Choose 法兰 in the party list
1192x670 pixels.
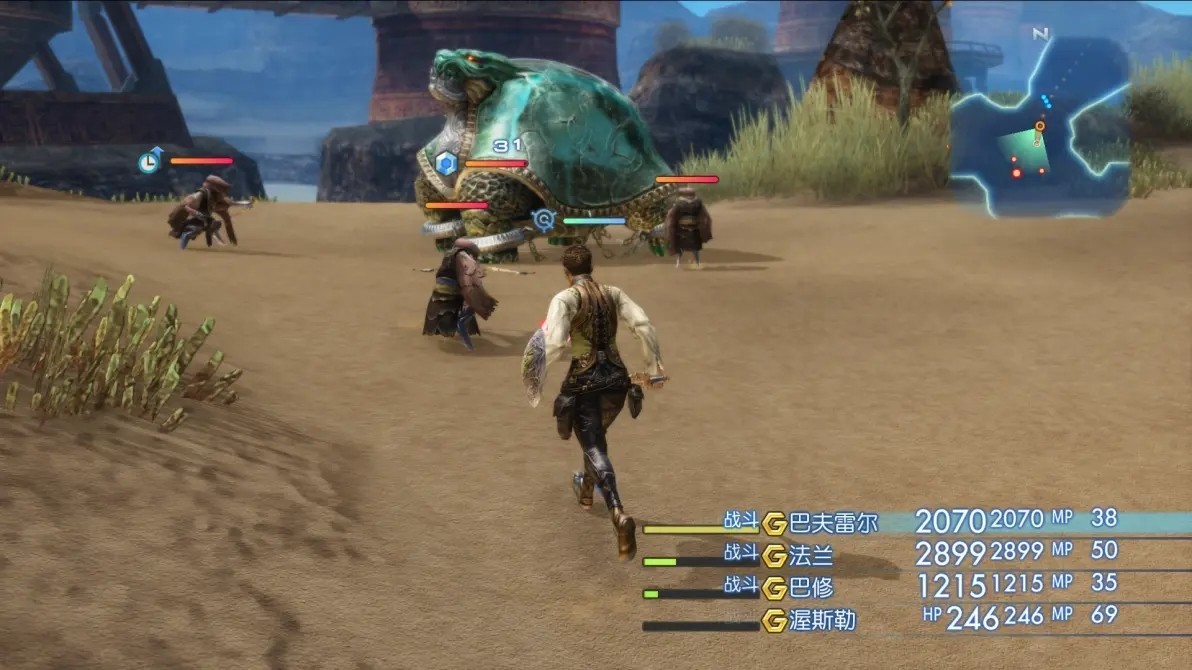[x=811, y=555]
